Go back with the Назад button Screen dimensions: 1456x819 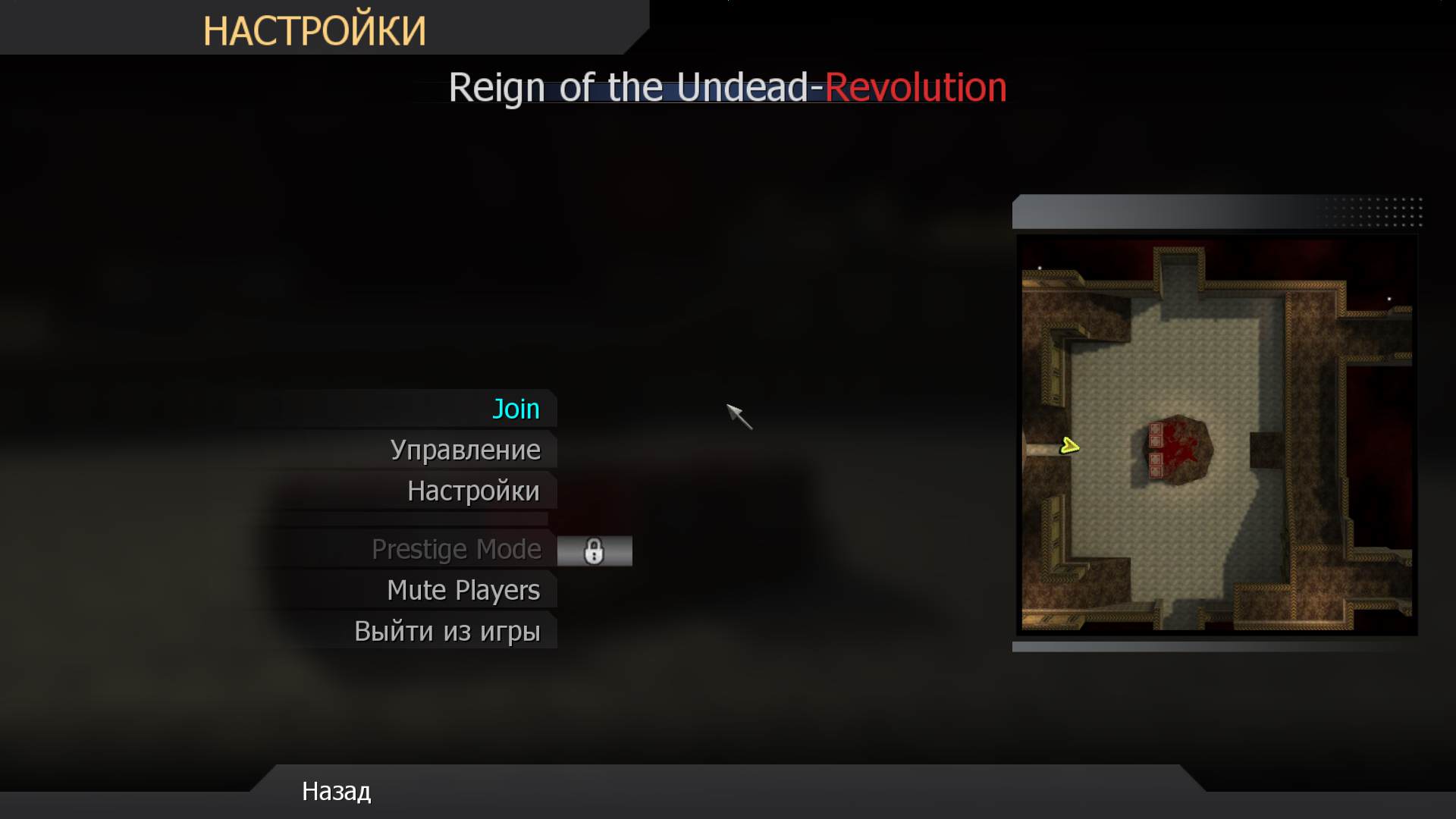(336, 792)
